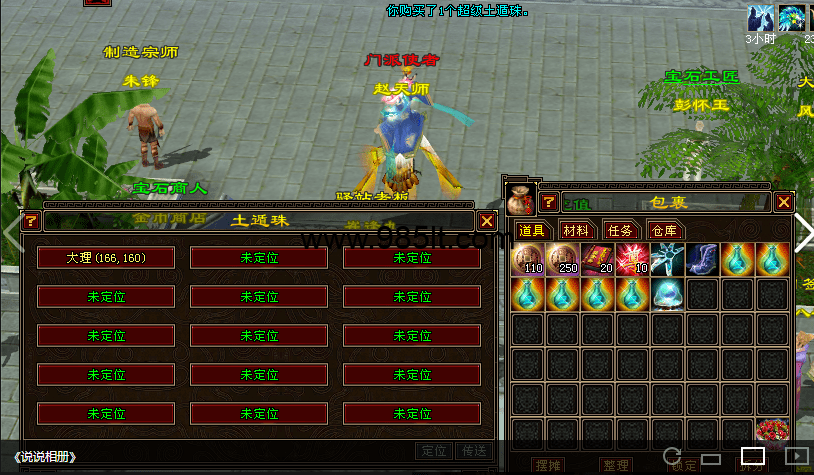Switch to the 道具 tab
Screen dimensions: 814x475
coord(530,231)
